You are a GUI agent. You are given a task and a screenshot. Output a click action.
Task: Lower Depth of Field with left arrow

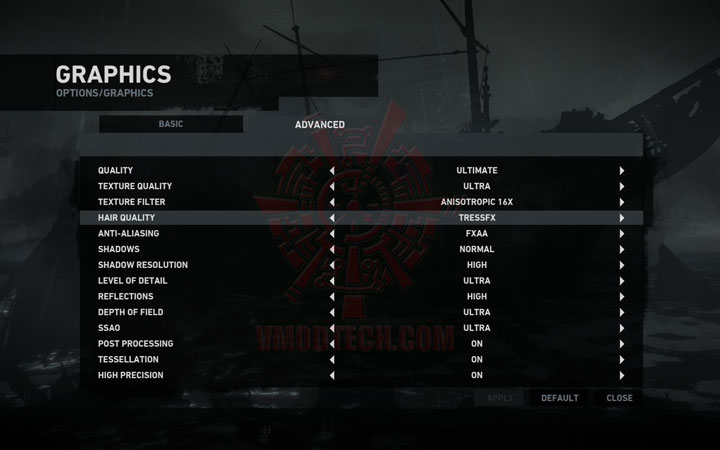click(x=332, y=312)
